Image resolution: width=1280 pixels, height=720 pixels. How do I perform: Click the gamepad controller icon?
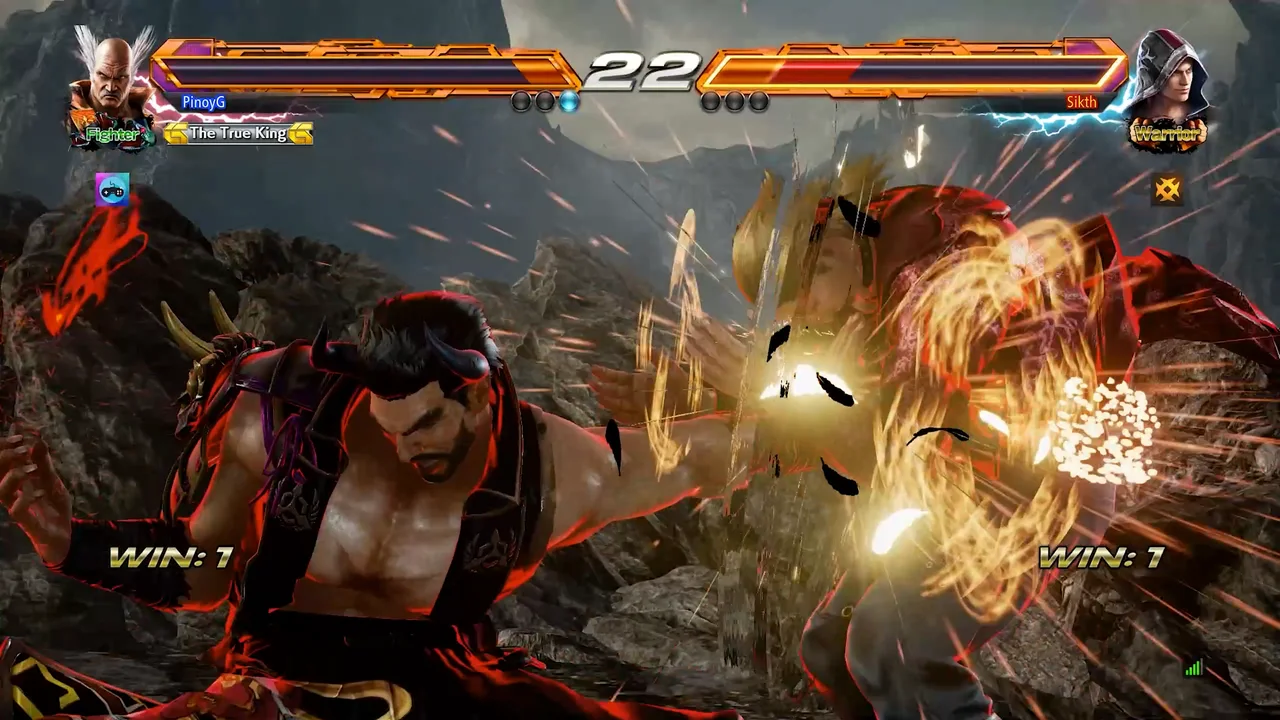112,189
